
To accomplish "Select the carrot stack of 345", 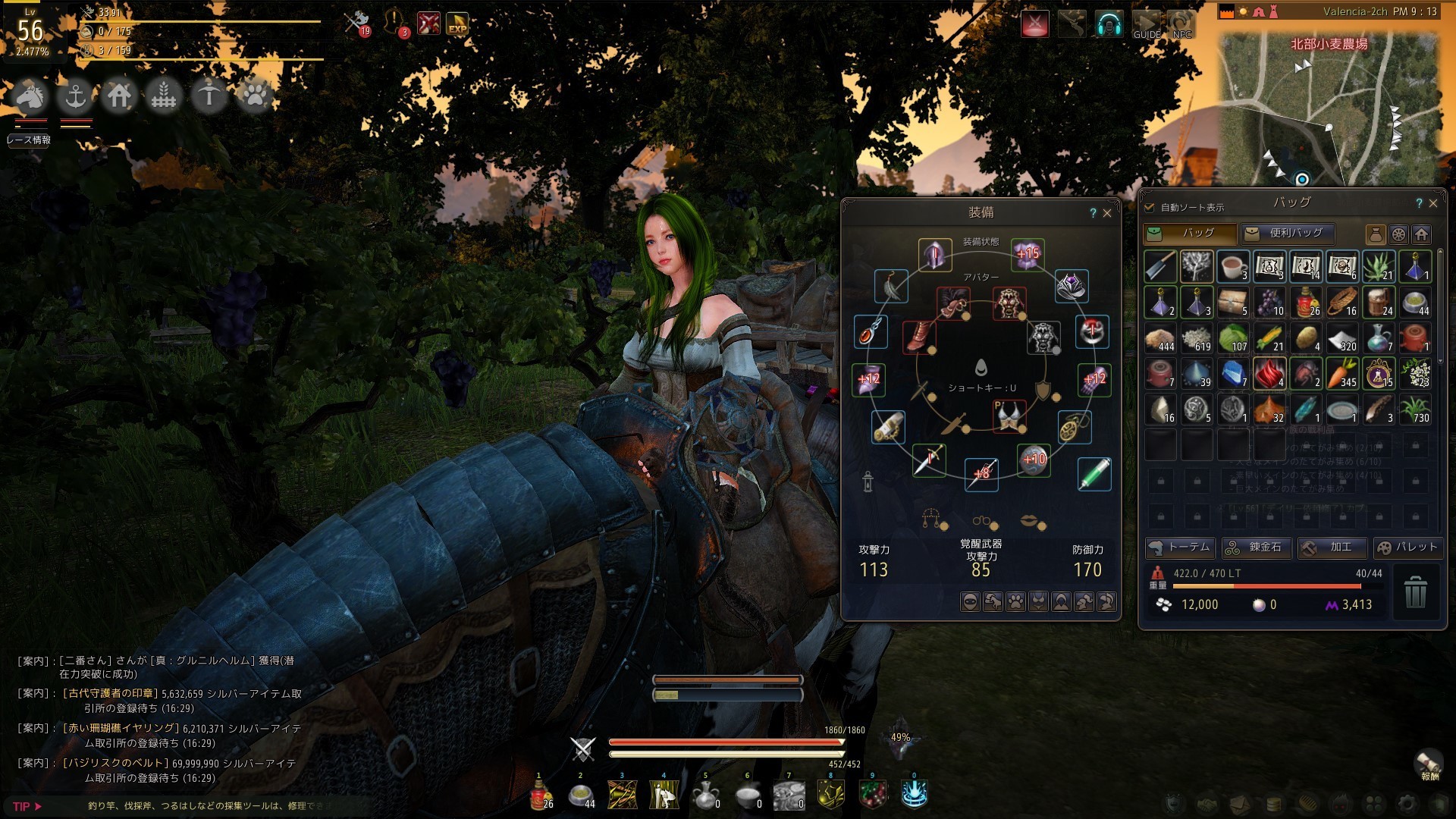I will tap(1342, 374).
